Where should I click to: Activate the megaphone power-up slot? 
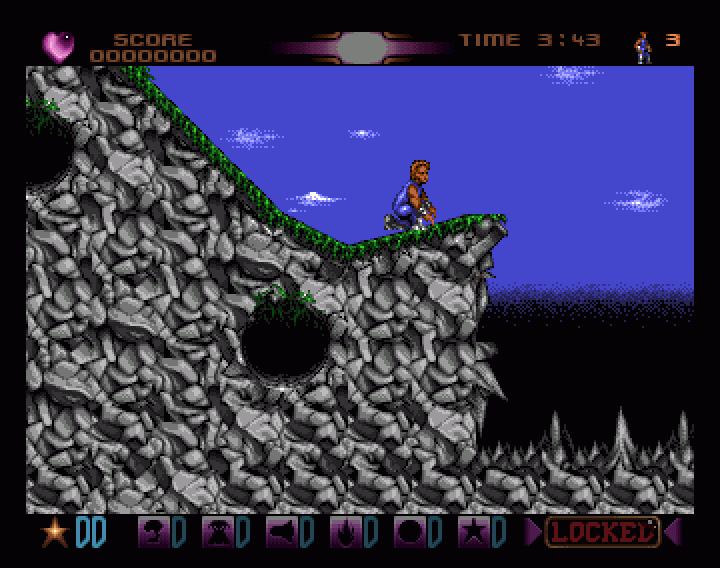[281, 532]
